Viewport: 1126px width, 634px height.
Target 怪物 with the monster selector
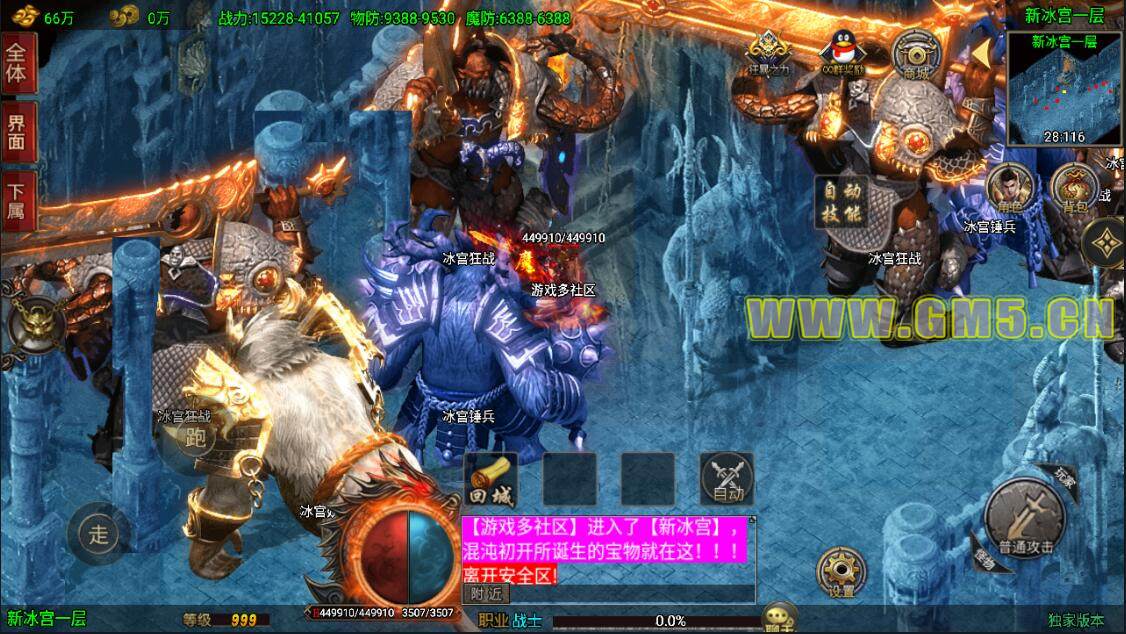[984, 559]
